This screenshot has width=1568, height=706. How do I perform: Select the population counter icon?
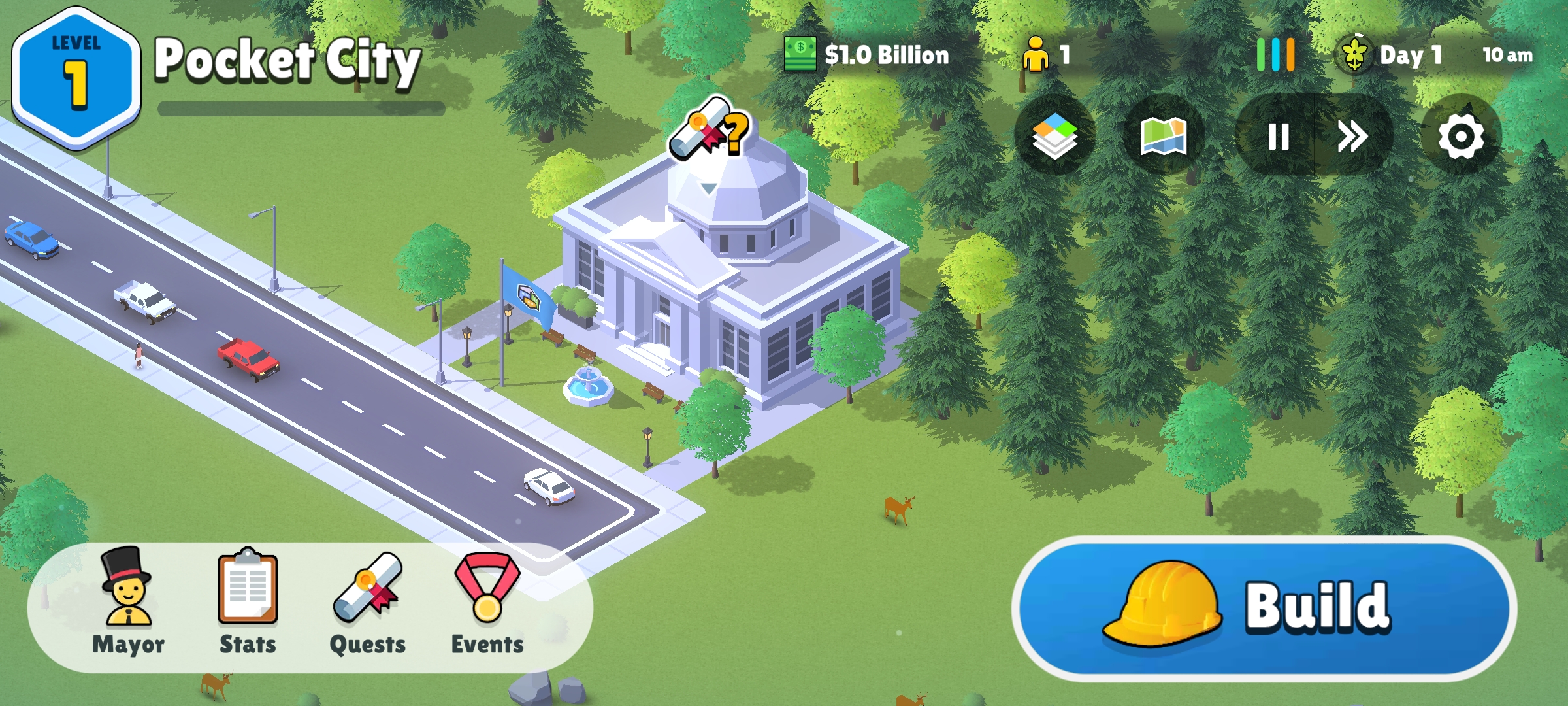1036,55
